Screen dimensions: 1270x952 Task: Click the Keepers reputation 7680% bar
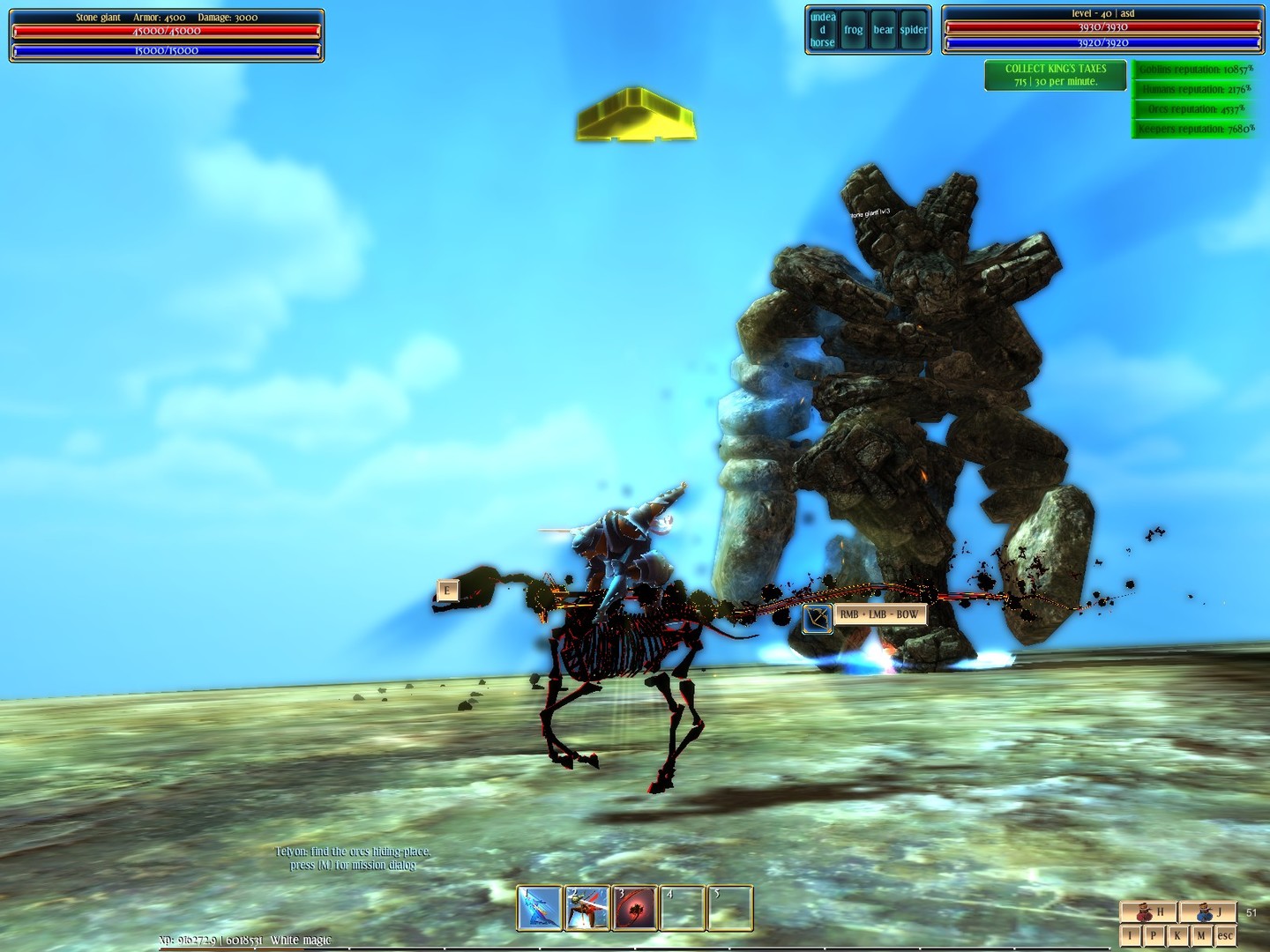coord(1194,128)
